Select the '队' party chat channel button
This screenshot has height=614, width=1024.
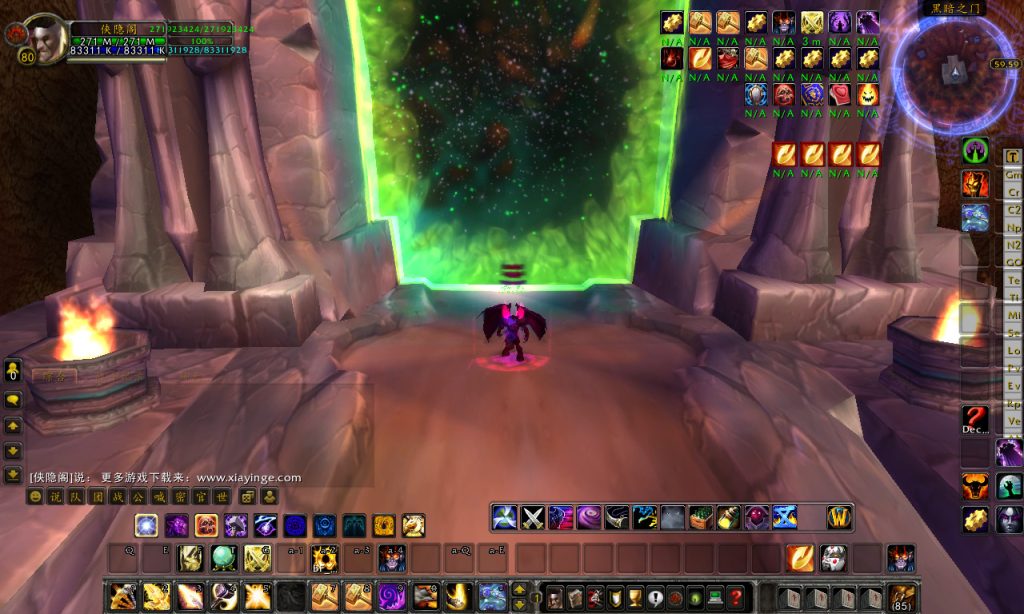pyautogui.click(x=74, y=496)
